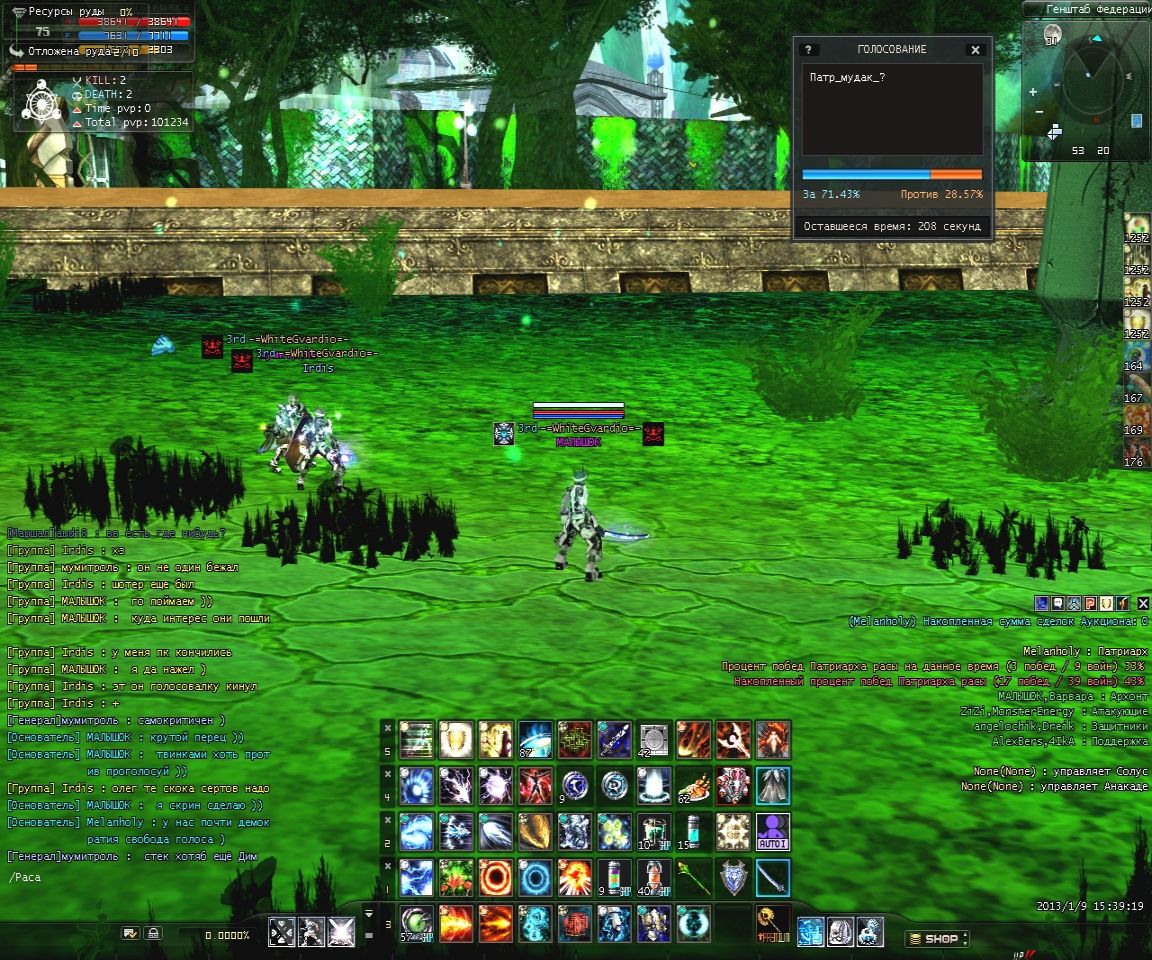Screen dimensions: 1152x960
Task: Close the right-side info log panel
Action: [1143, 603]
